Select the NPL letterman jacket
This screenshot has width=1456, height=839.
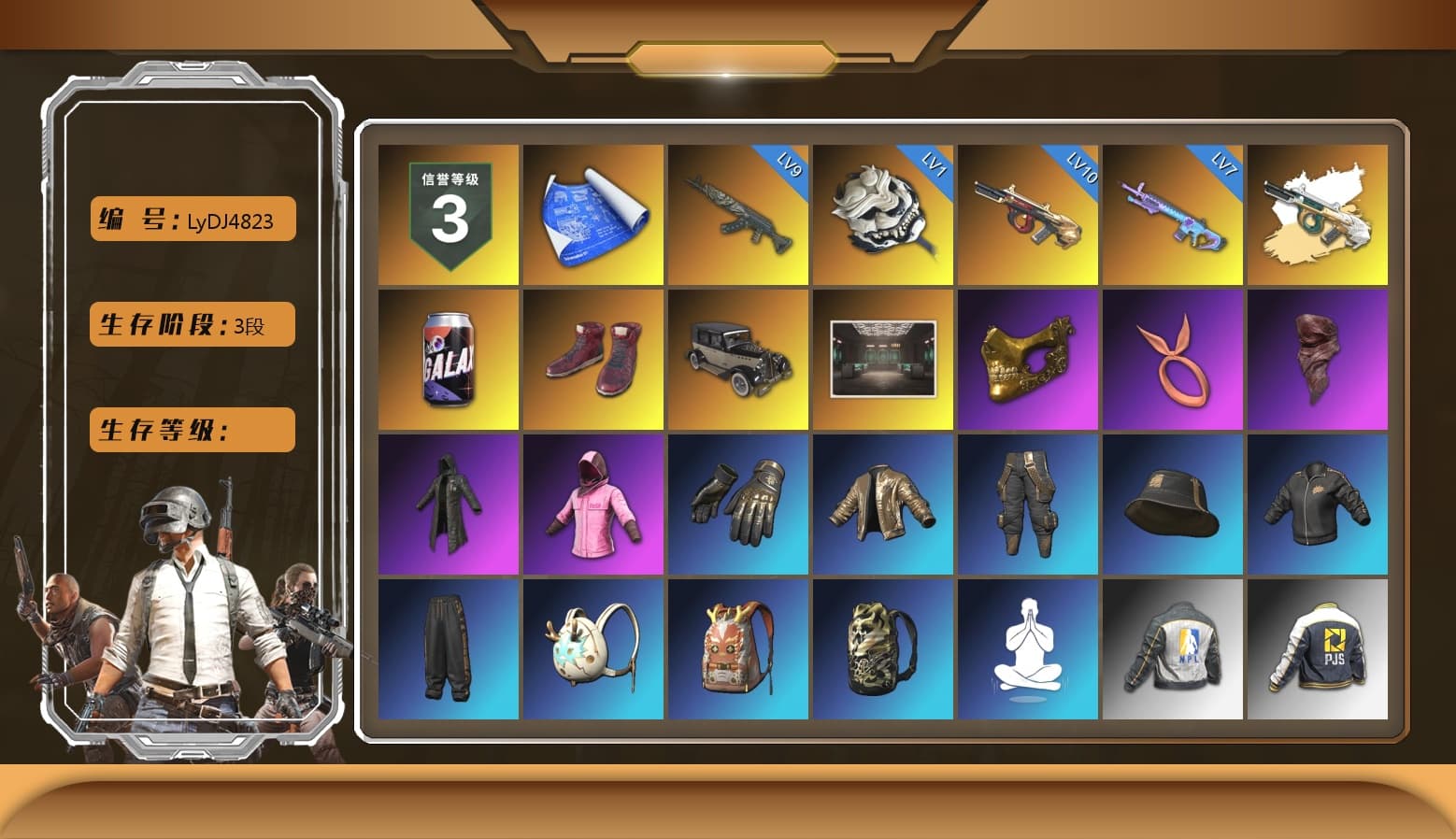pos(1173,647)
